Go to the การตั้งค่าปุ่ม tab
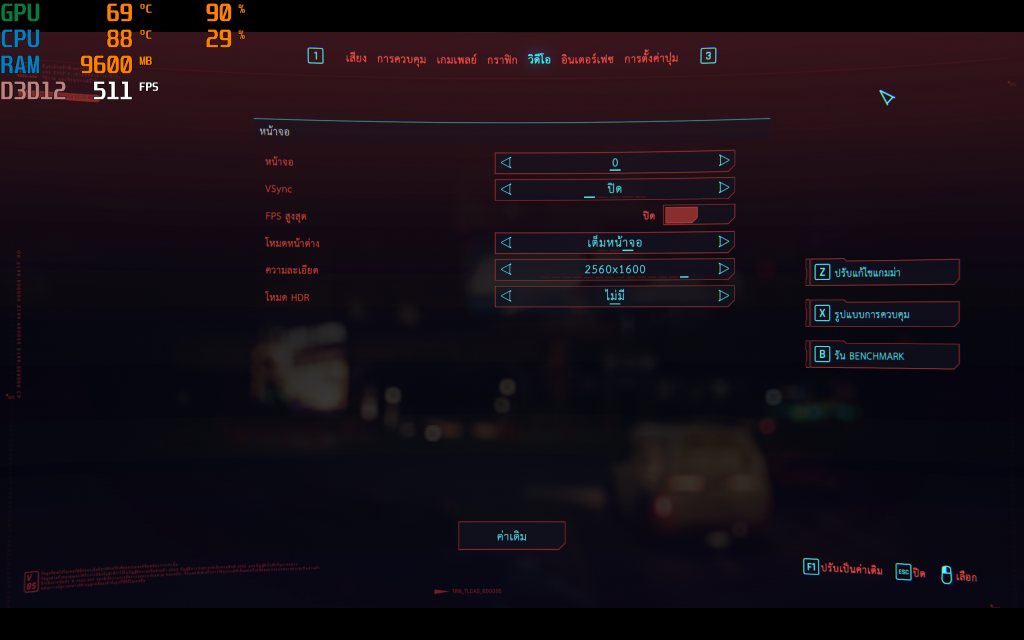The width and height of the screenshot is (1024, 640). point(651,59)
